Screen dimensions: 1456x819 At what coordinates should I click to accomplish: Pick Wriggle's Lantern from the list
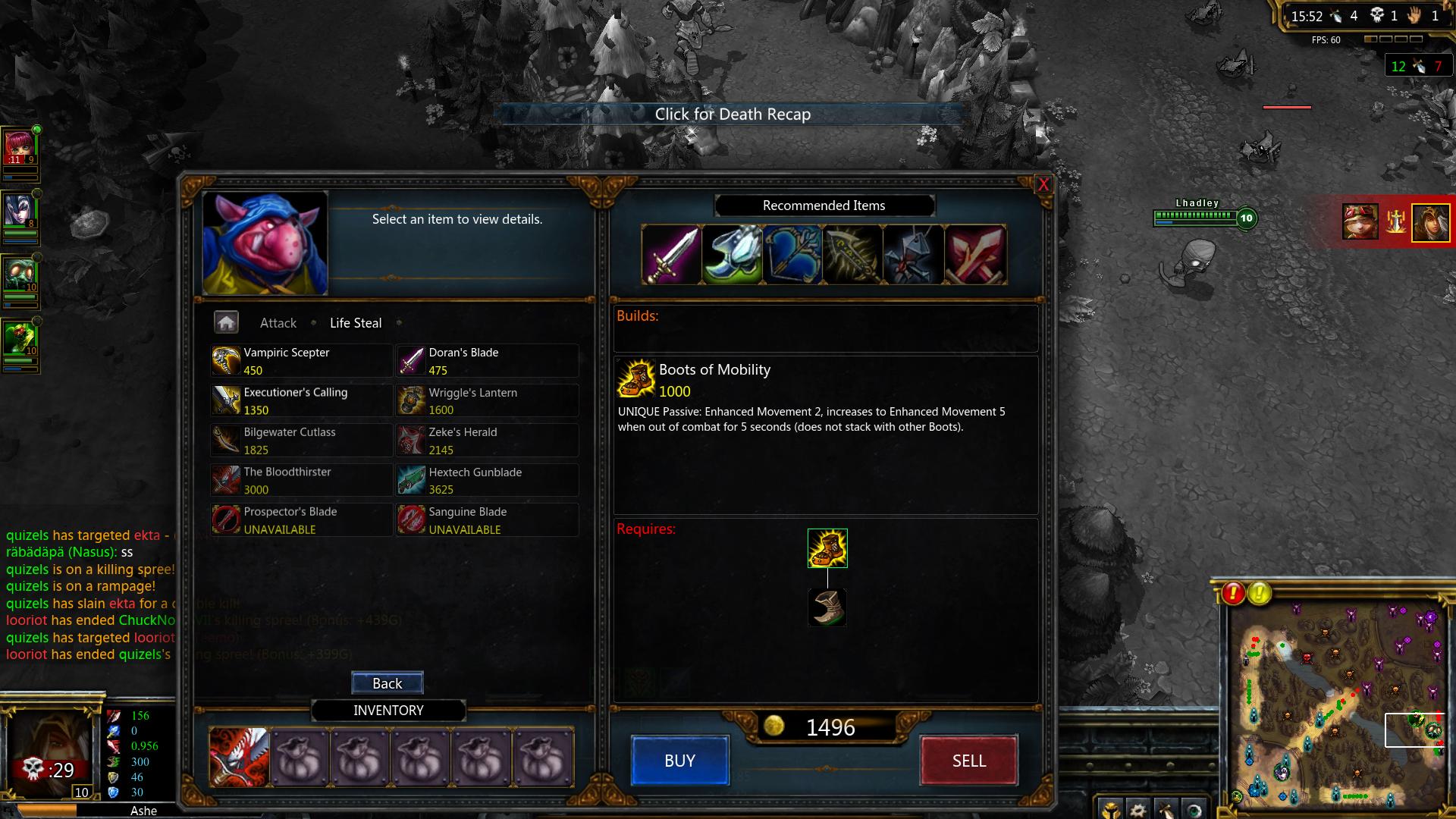(486, 401)
